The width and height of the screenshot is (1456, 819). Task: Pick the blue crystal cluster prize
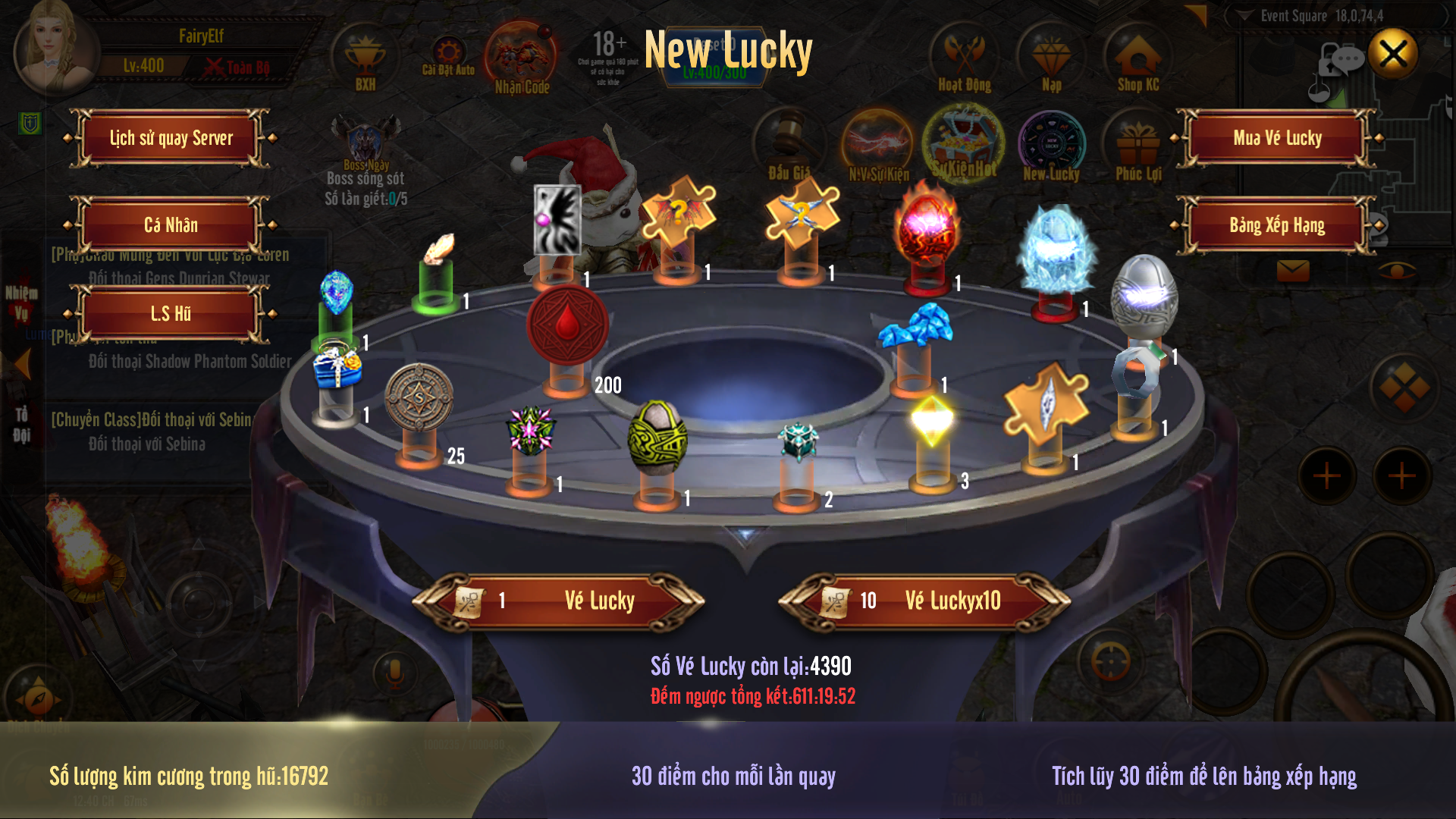click(916, 326)
